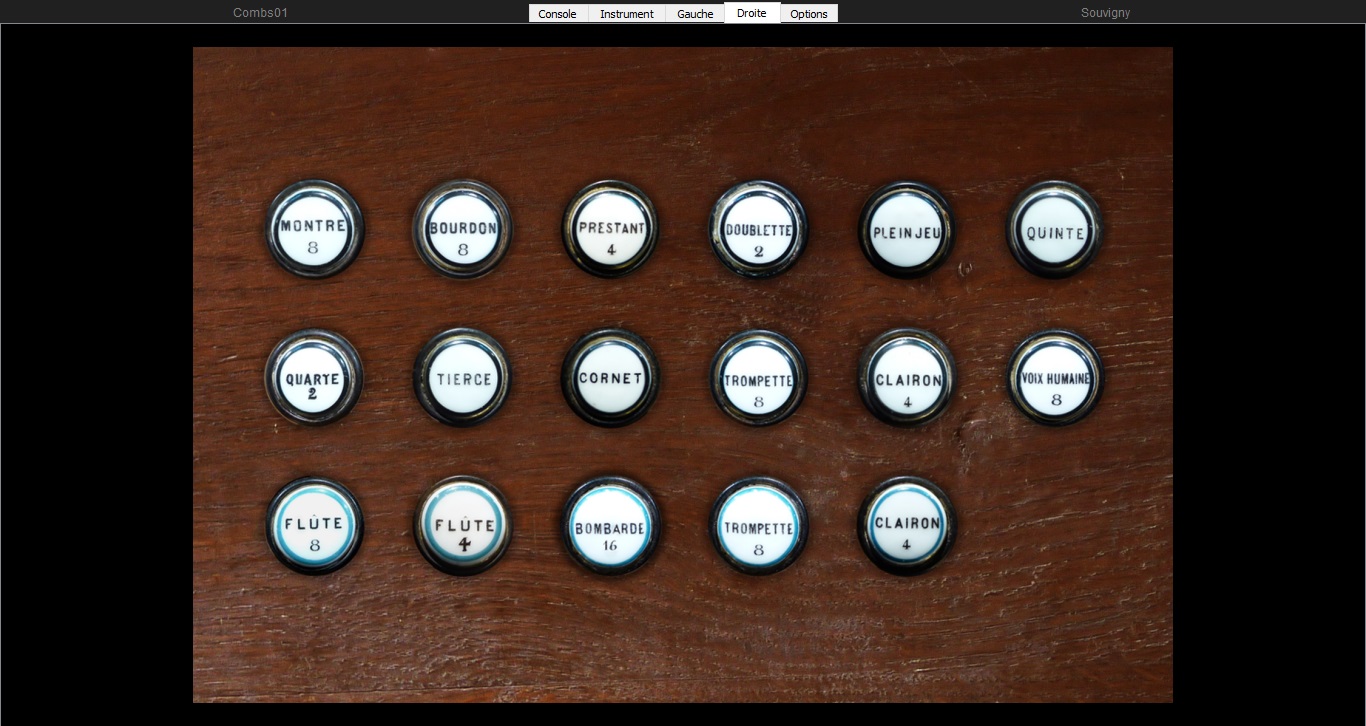Image resolution: width=1366 pixels, height=726 pixels.
Task: Activate the Doublette 2 stop
Action: click(758, 228)
